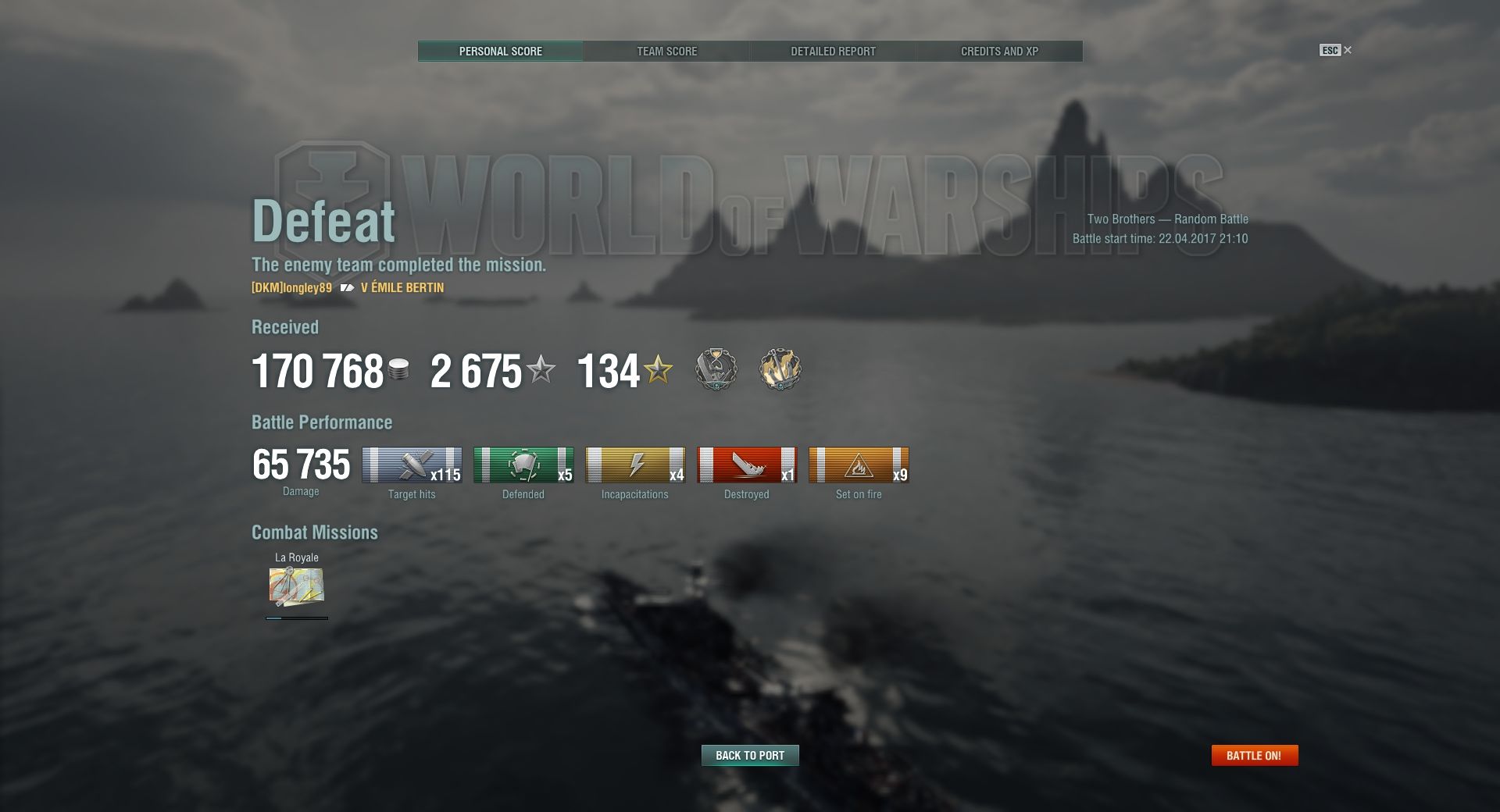Screen dimensions: 1500x812
Task: Inspect the Incapacitations ribbon
Action: [x=635, y=465]
